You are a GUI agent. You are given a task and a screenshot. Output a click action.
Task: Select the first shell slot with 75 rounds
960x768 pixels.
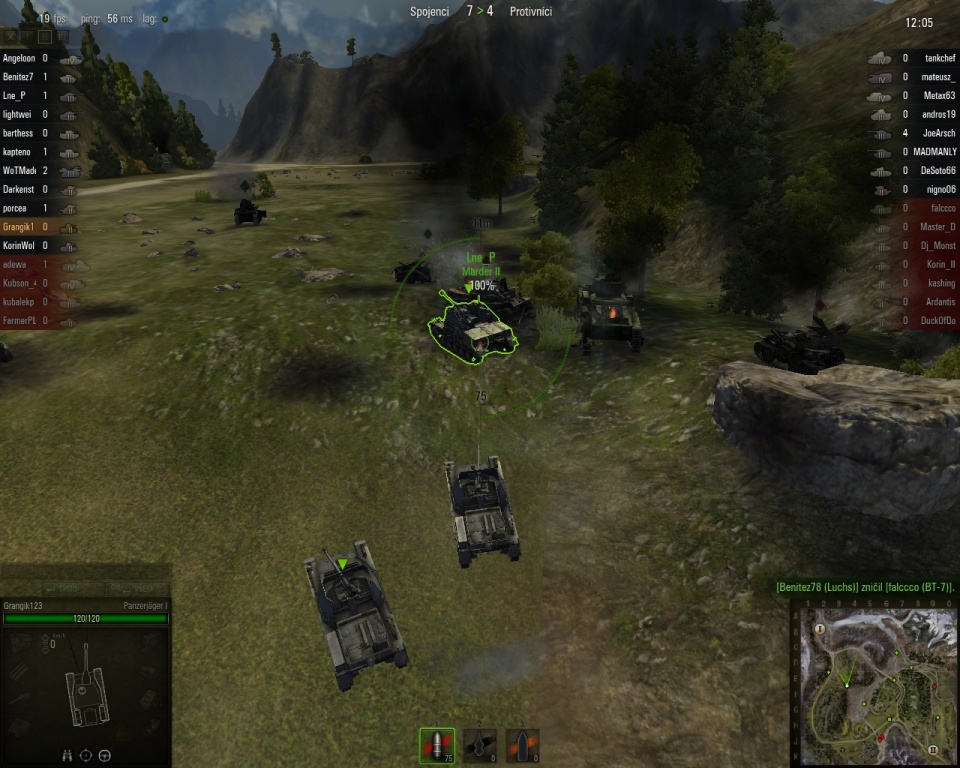[x=437, y=746]
